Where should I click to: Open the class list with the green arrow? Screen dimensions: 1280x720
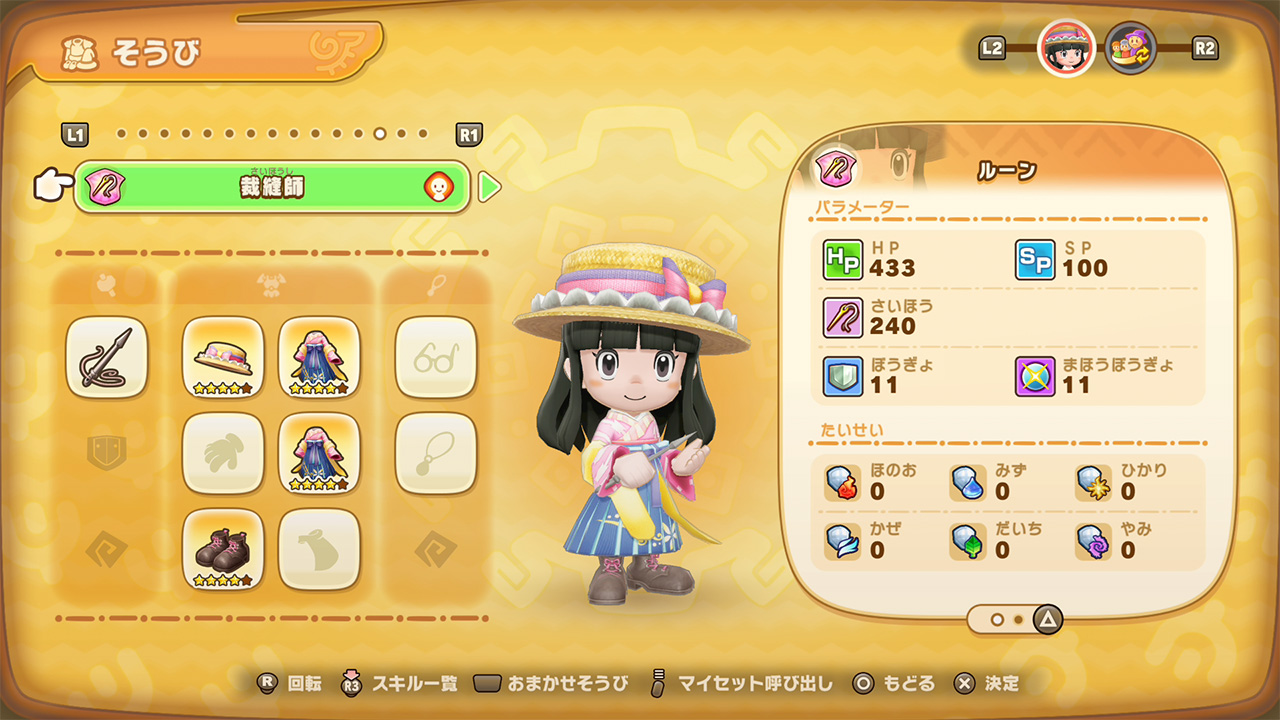tap(489, 187)
